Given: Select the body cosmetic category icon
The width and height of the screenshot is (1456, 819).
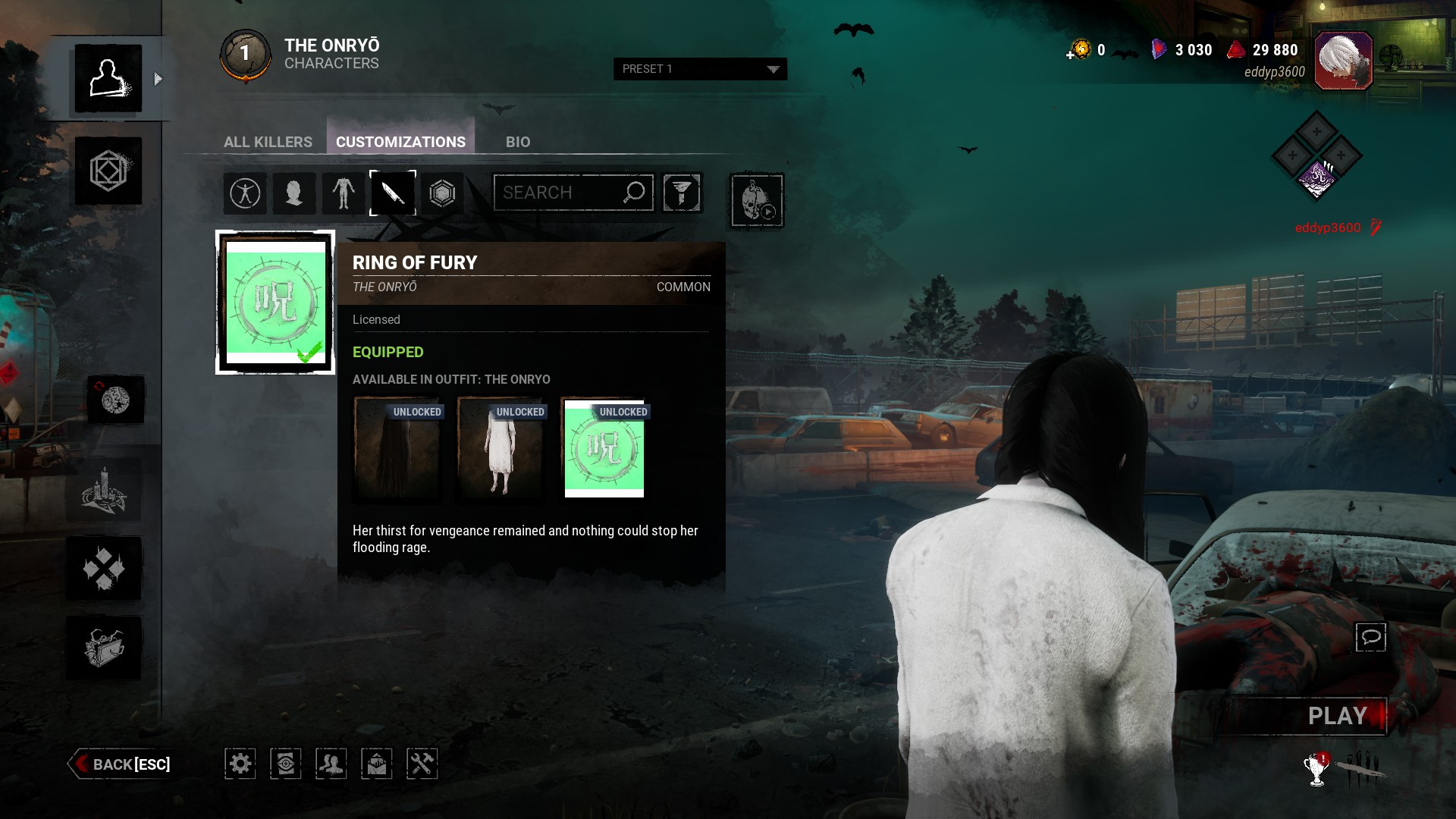Looking at the screenshot, I should tap(343, 193).
